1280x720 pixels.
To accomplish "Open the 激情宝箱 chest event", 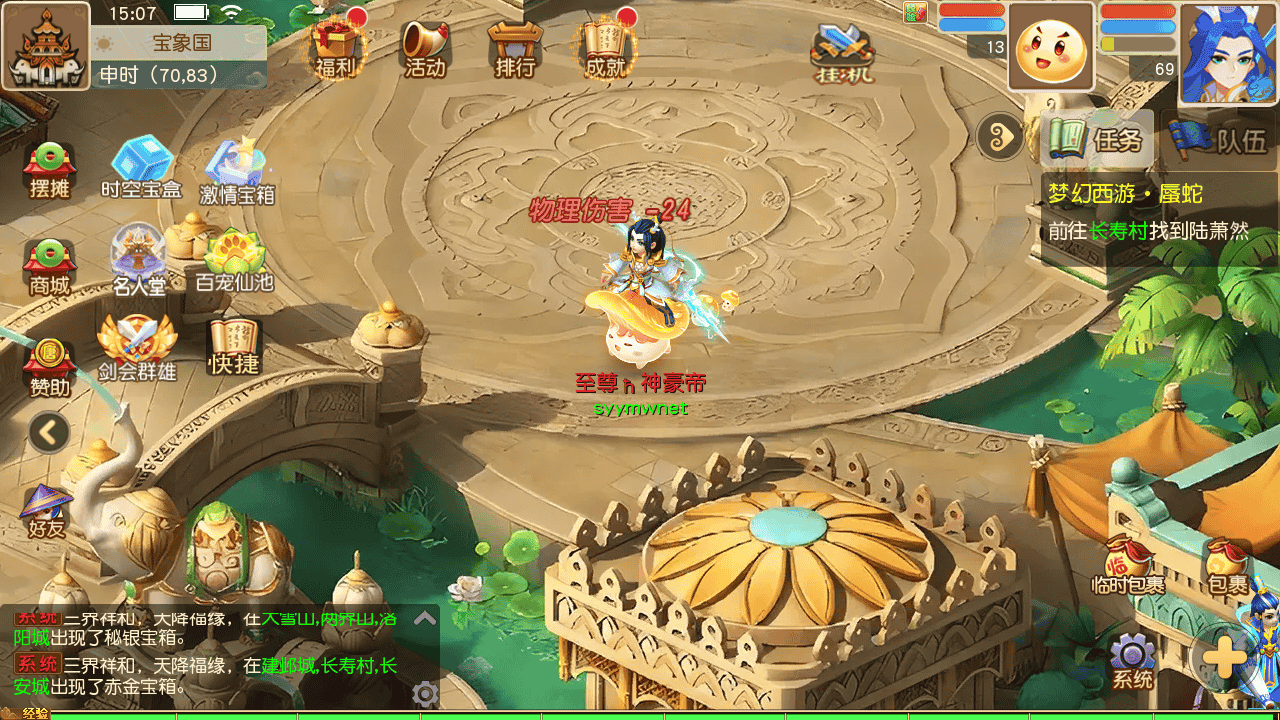I will (x=236, y=168).
